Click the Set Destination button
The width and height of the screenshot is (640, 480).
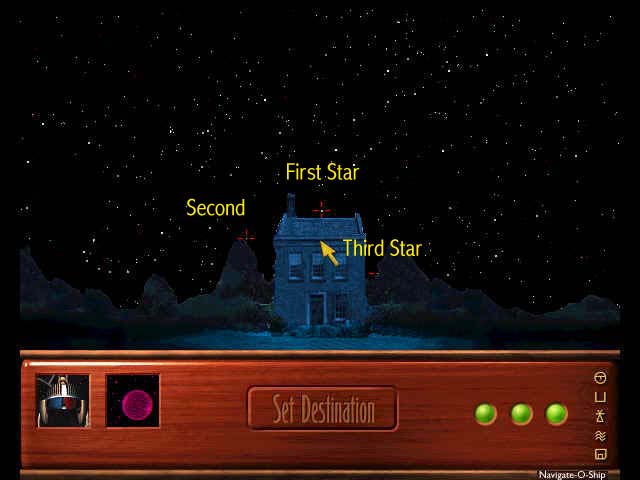[x=322, y=408]
